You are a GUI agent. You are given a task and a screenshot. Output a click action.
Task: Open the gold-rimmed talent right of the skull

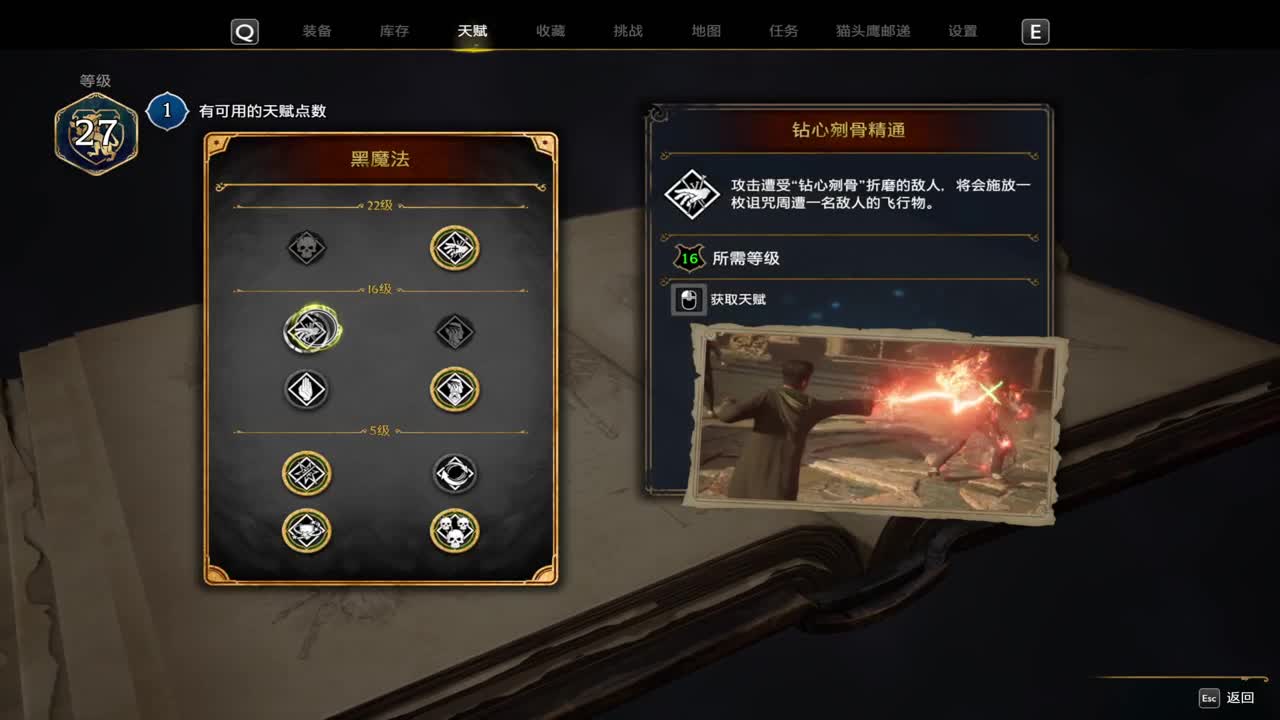coord(455,248)
